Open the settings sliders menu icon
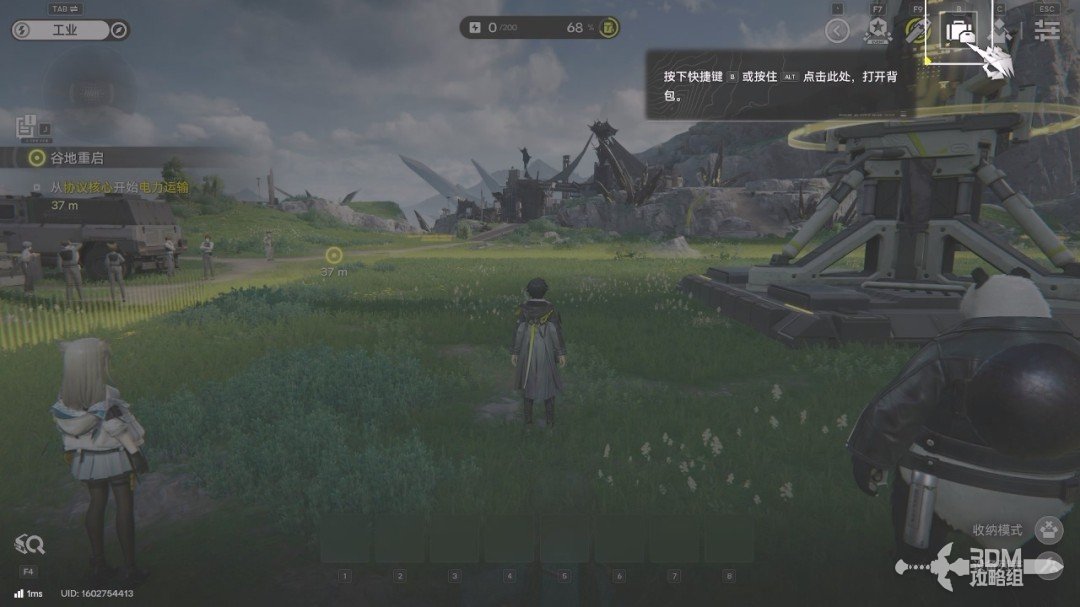1080x607 pixels. coord(1047,30)
